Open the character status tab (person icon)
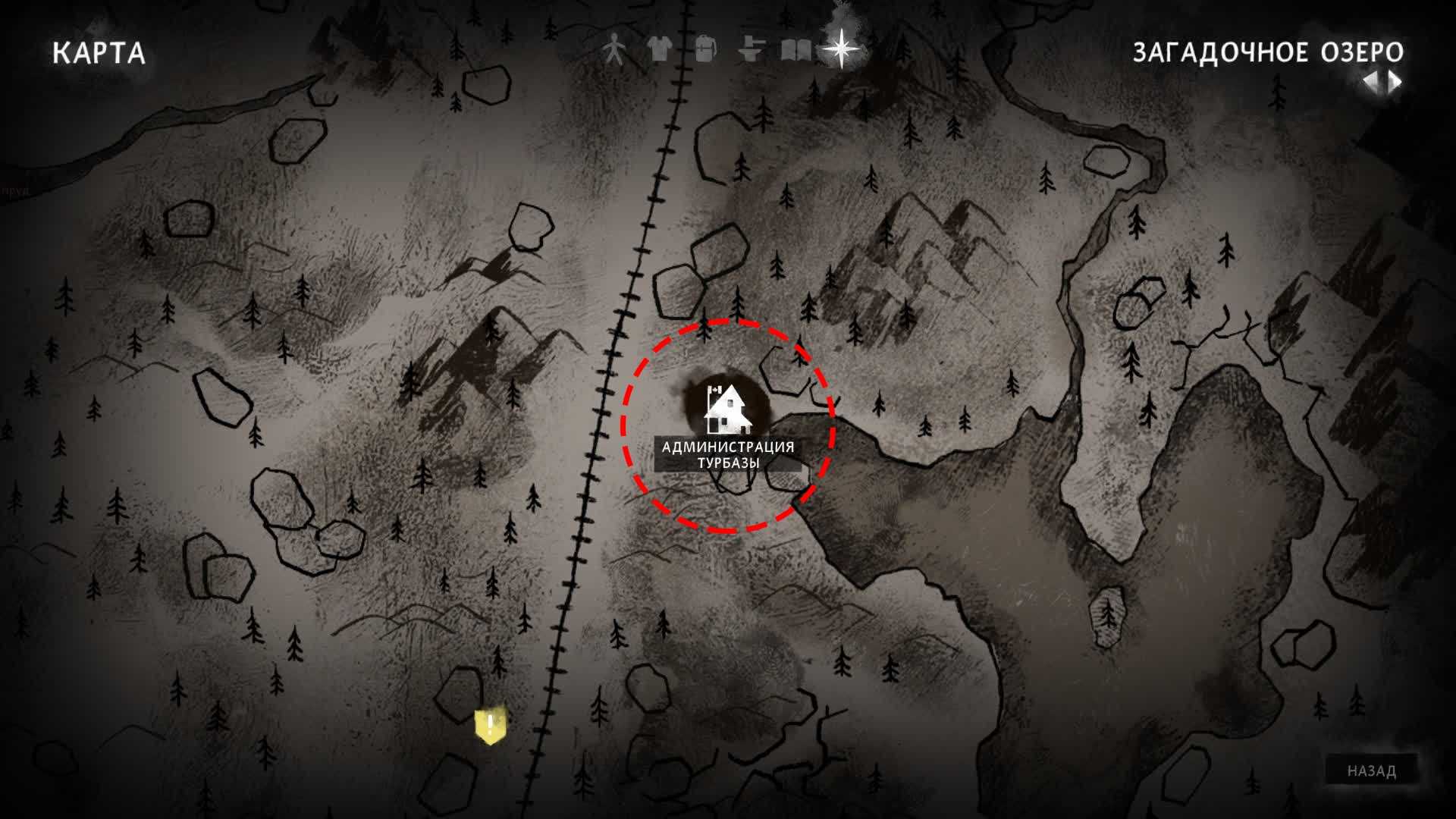The image size is (1456, 819). (614, 51)
